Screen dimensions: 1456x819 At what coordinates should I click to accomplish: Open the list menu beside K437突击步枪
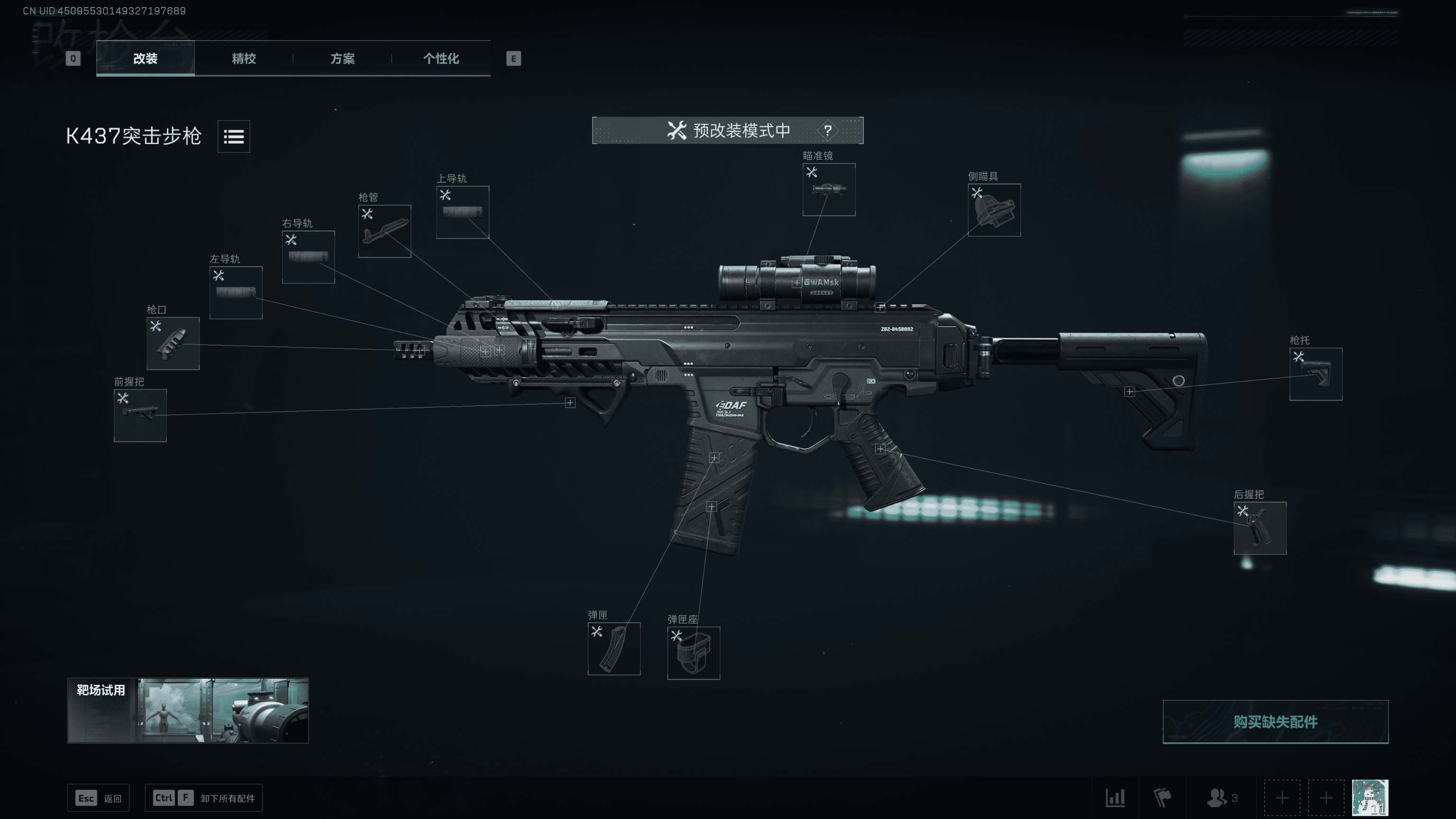pos(234,136)
